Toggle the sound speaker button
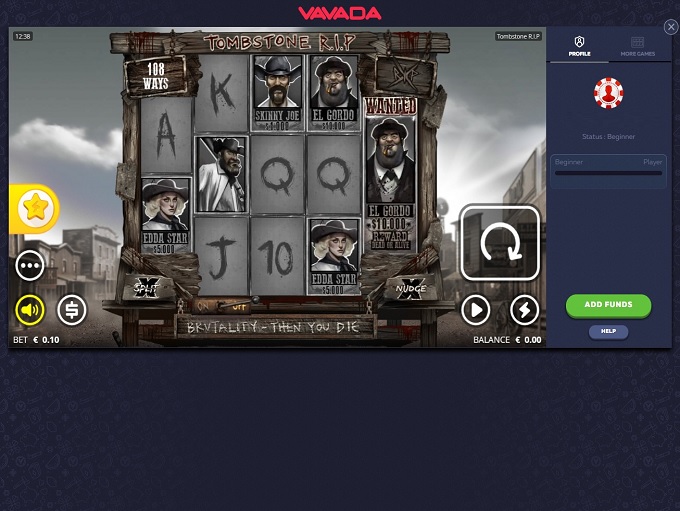Screen dimensions: 680x511 click(x=30, y=310)
